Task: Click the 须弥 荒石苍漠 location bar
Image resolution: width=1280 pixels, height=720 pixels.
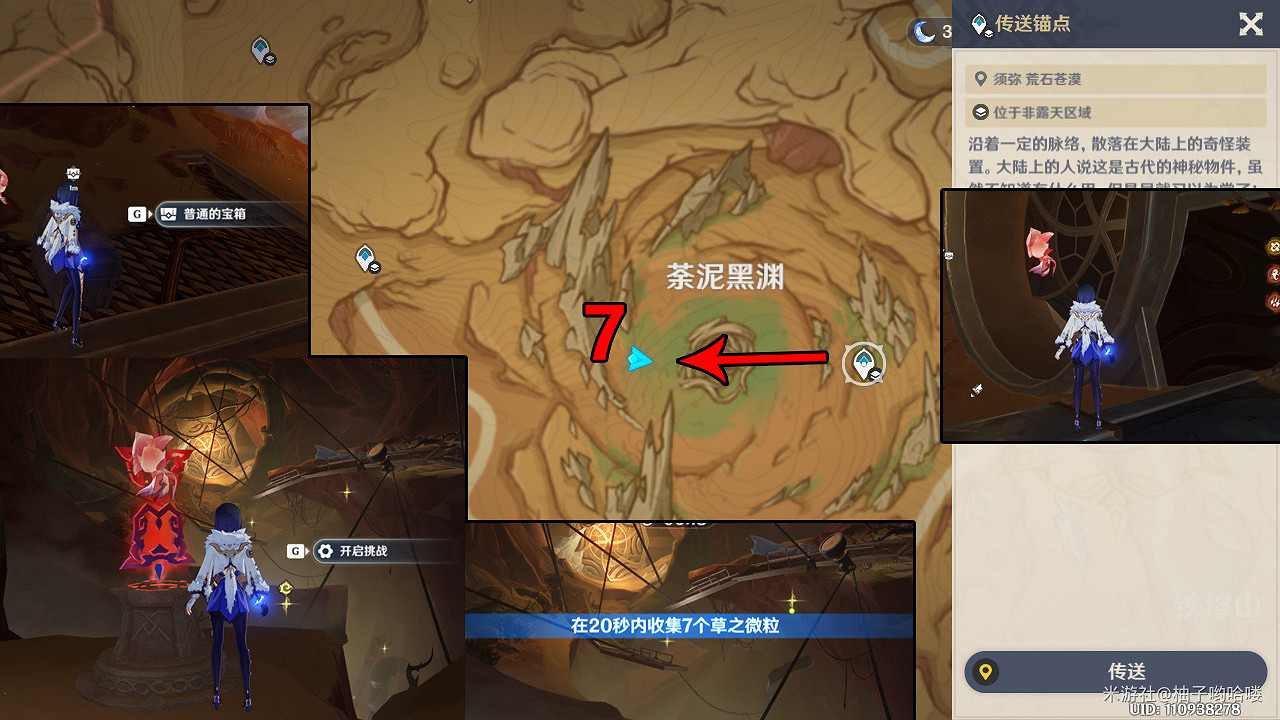Action: tap(1115, 78)
